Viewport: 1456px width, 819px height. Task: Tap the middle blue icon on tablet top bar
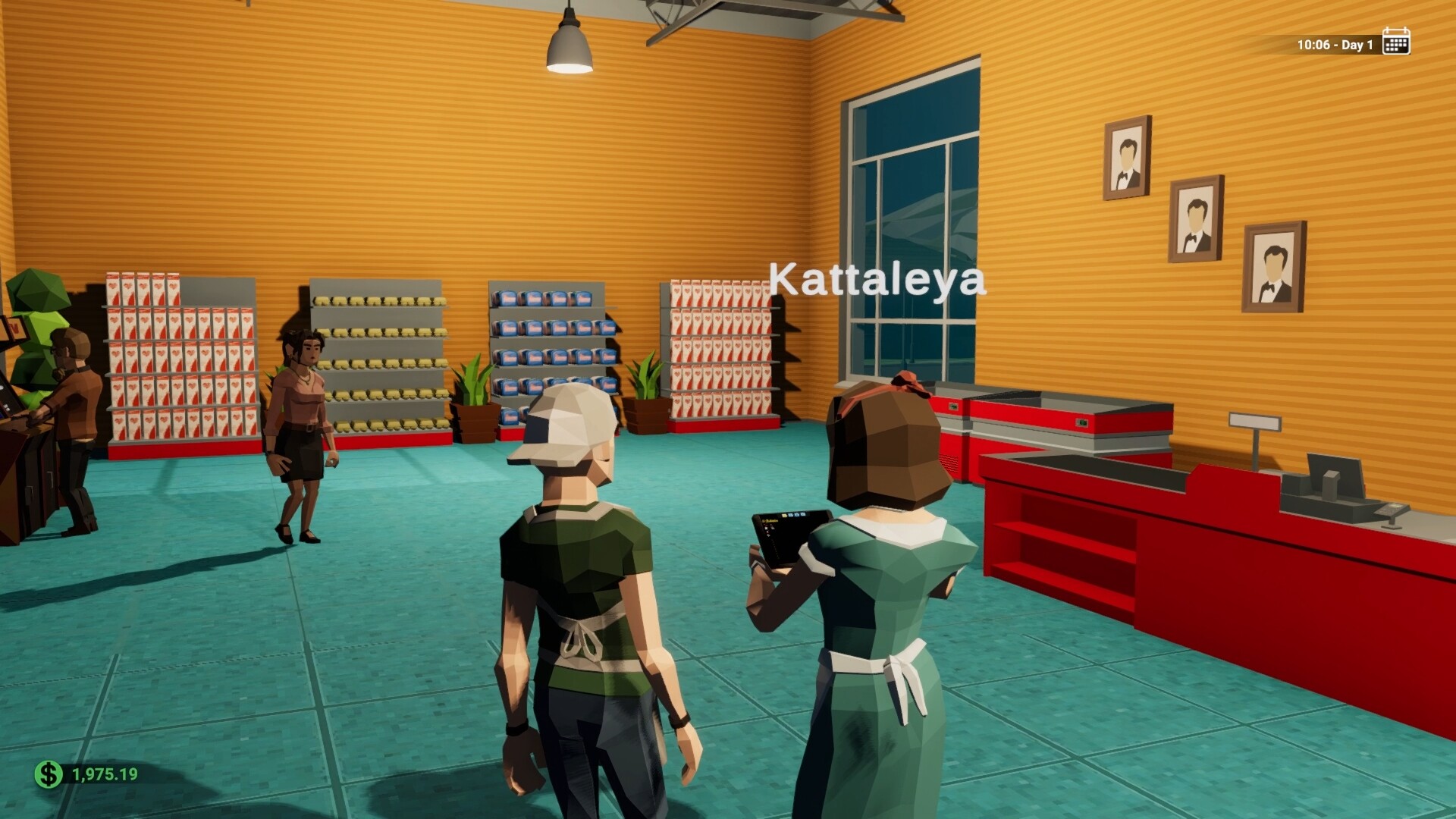797,515
